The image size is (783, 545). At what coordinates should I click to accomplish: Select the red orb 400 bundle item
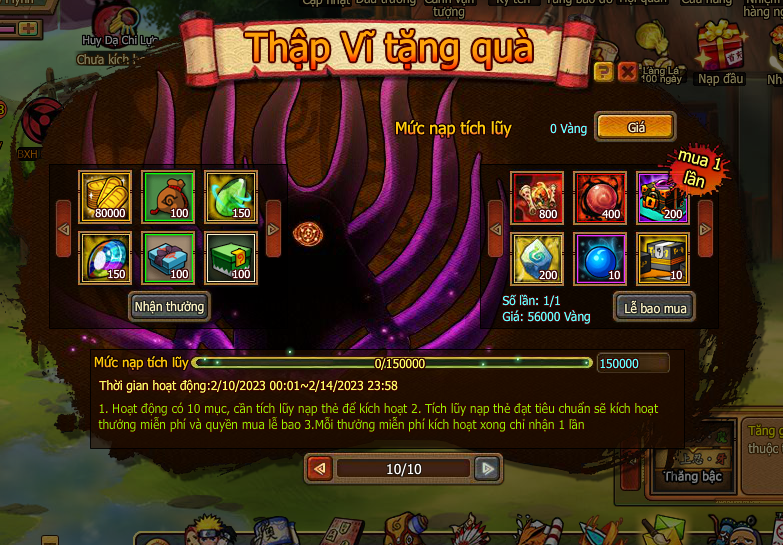point(600,197)
